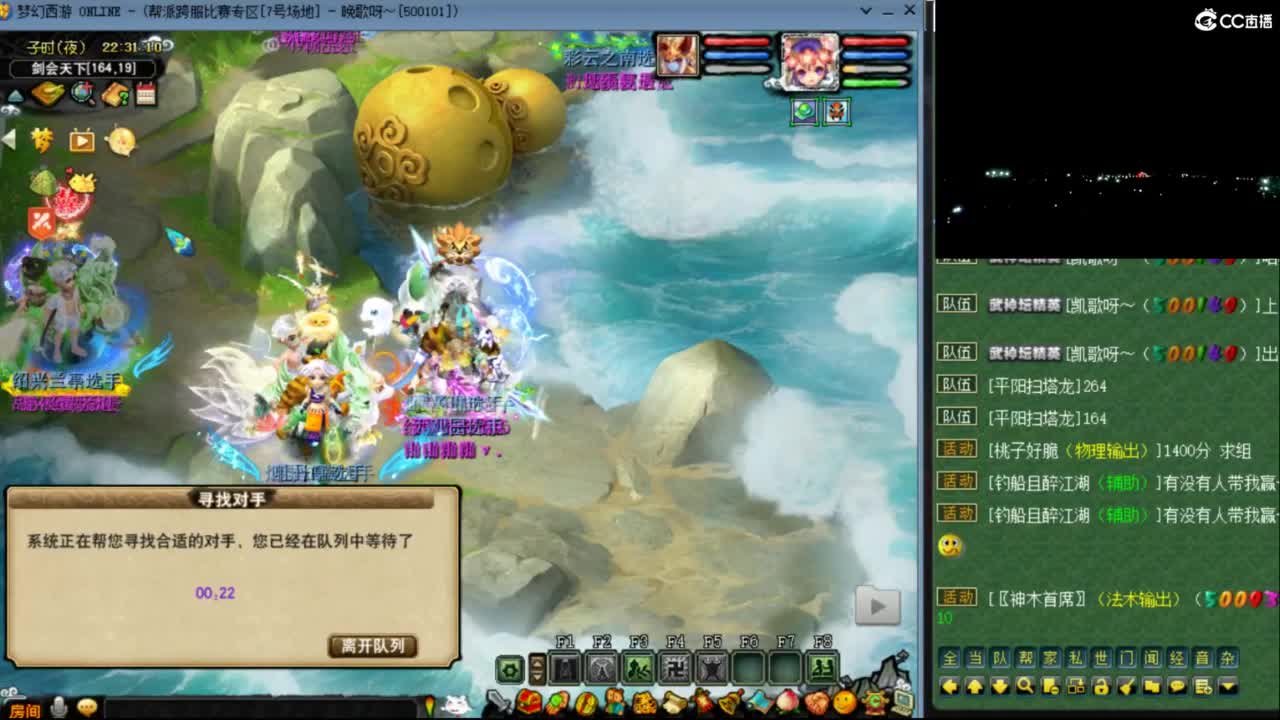Expand the skill bar using the arrow toggles
This screenshot has width=1280, height=720.
click(537, 667)
